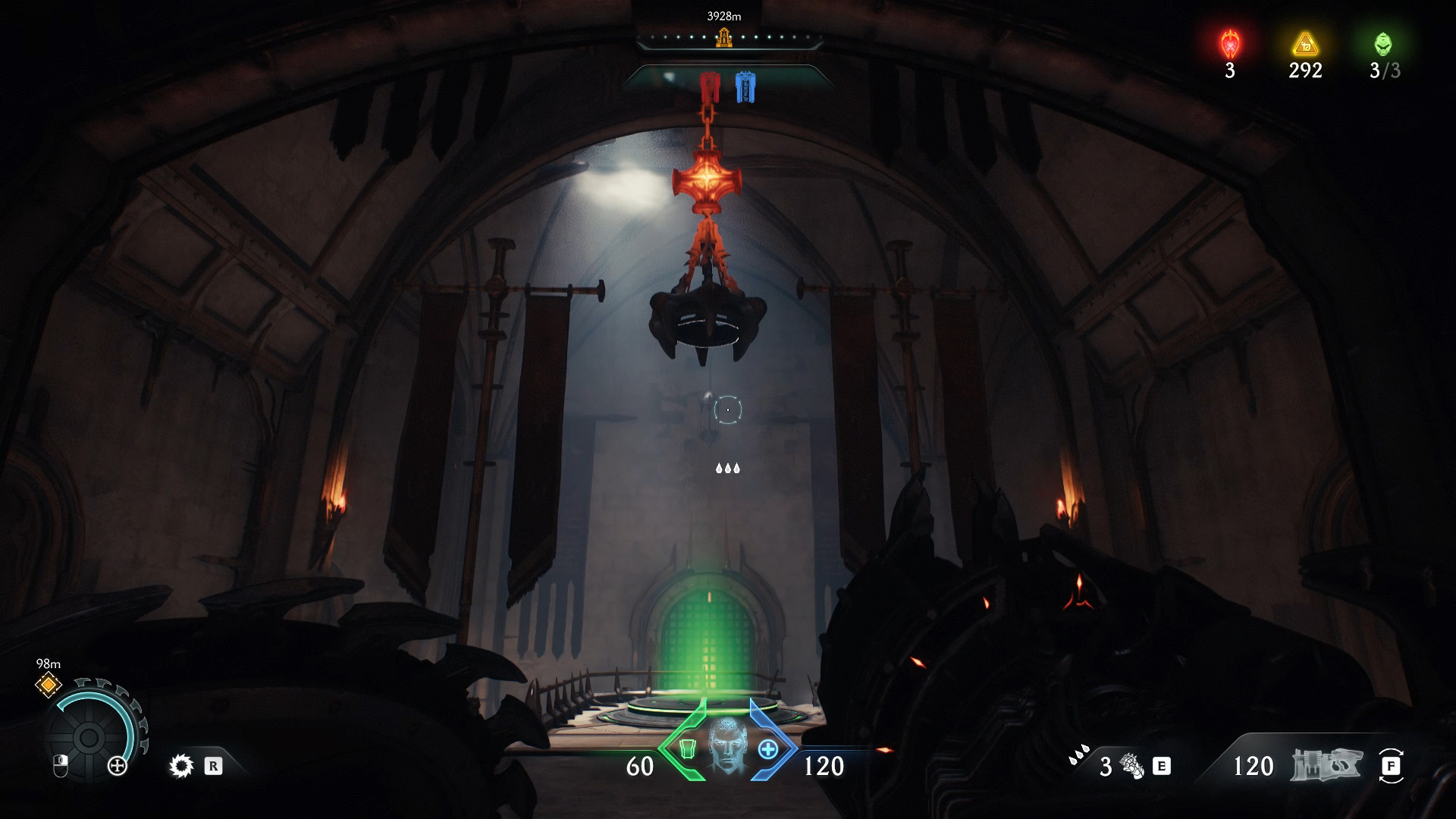Select the Slayer portrait in the status HUD

727,746
